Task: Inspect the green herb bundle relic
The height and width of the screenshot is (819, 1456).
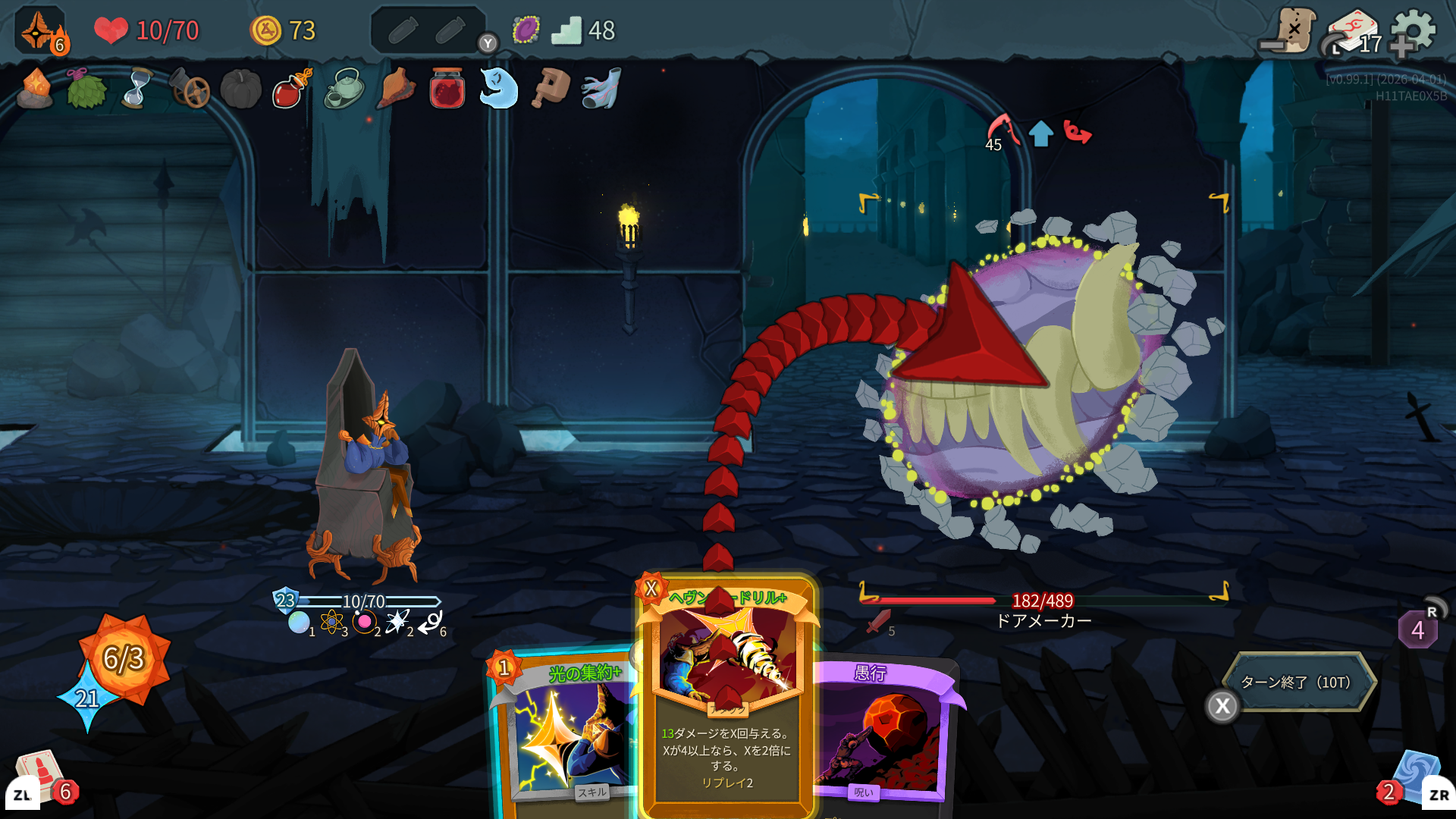Action: (x=86, y=89)
